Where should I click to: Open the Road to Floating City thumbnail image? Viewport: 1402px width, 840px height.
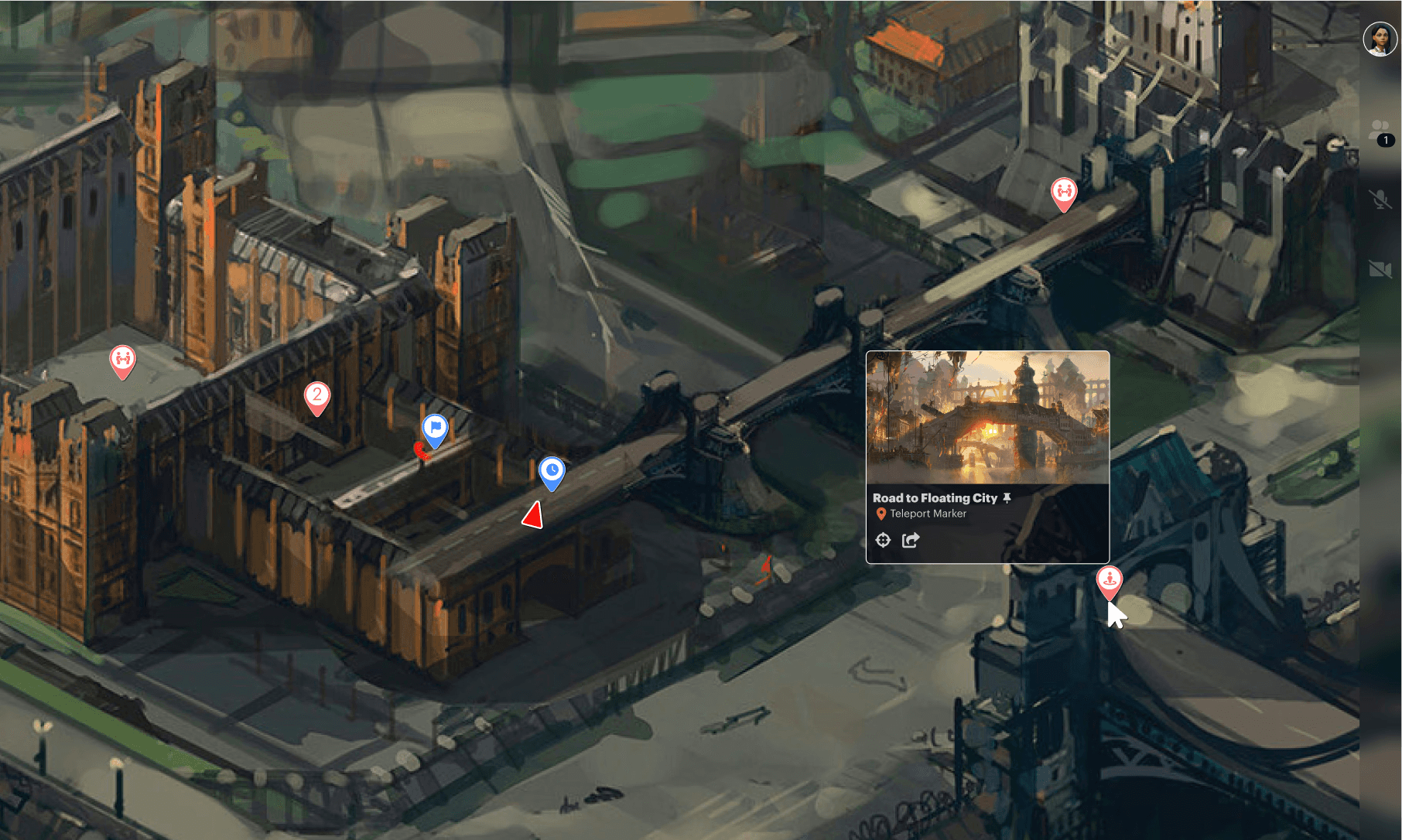[x=987, y=418]
